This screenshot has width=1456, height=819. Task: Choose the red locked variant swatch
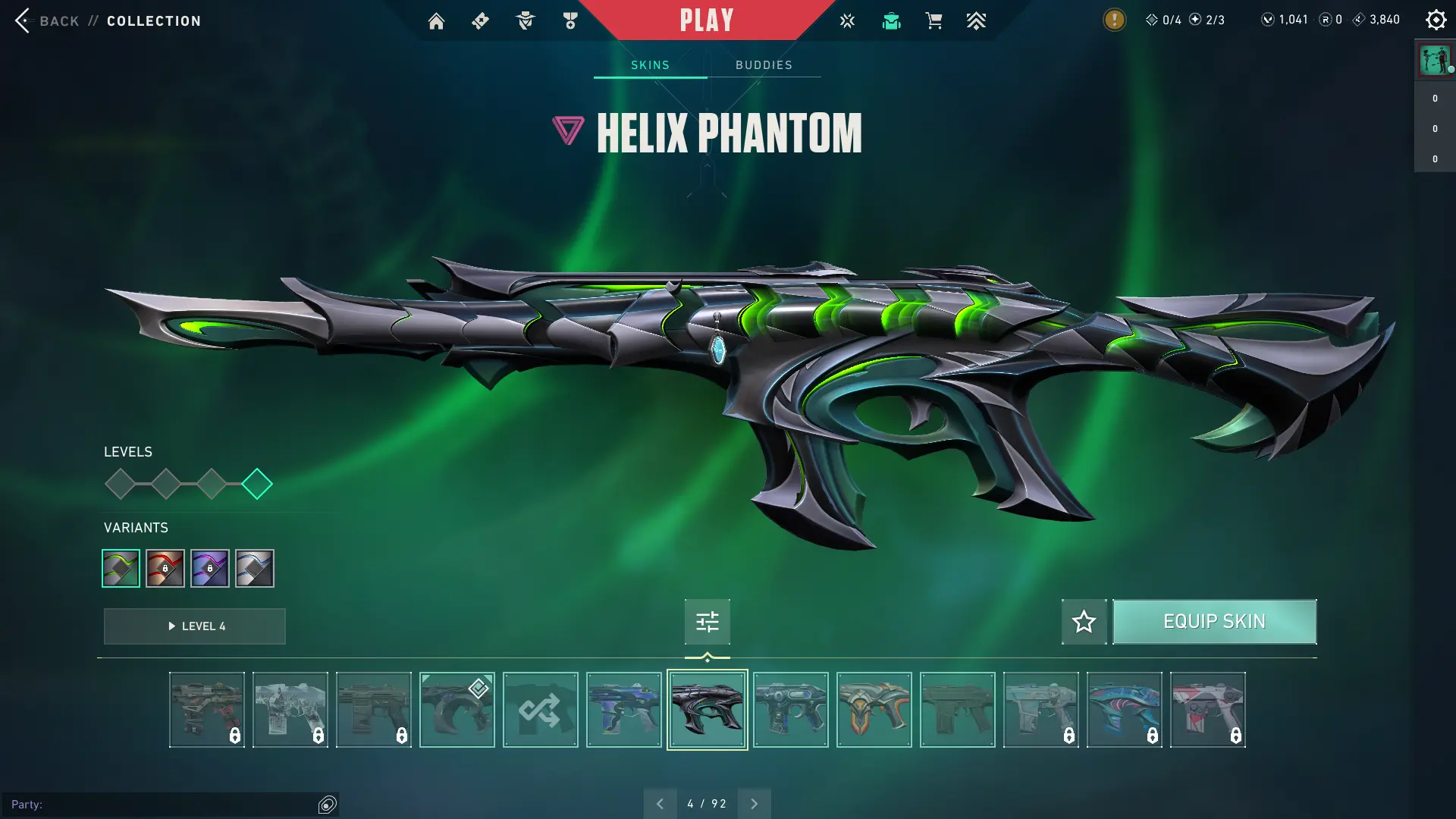(x=165, y=568)
